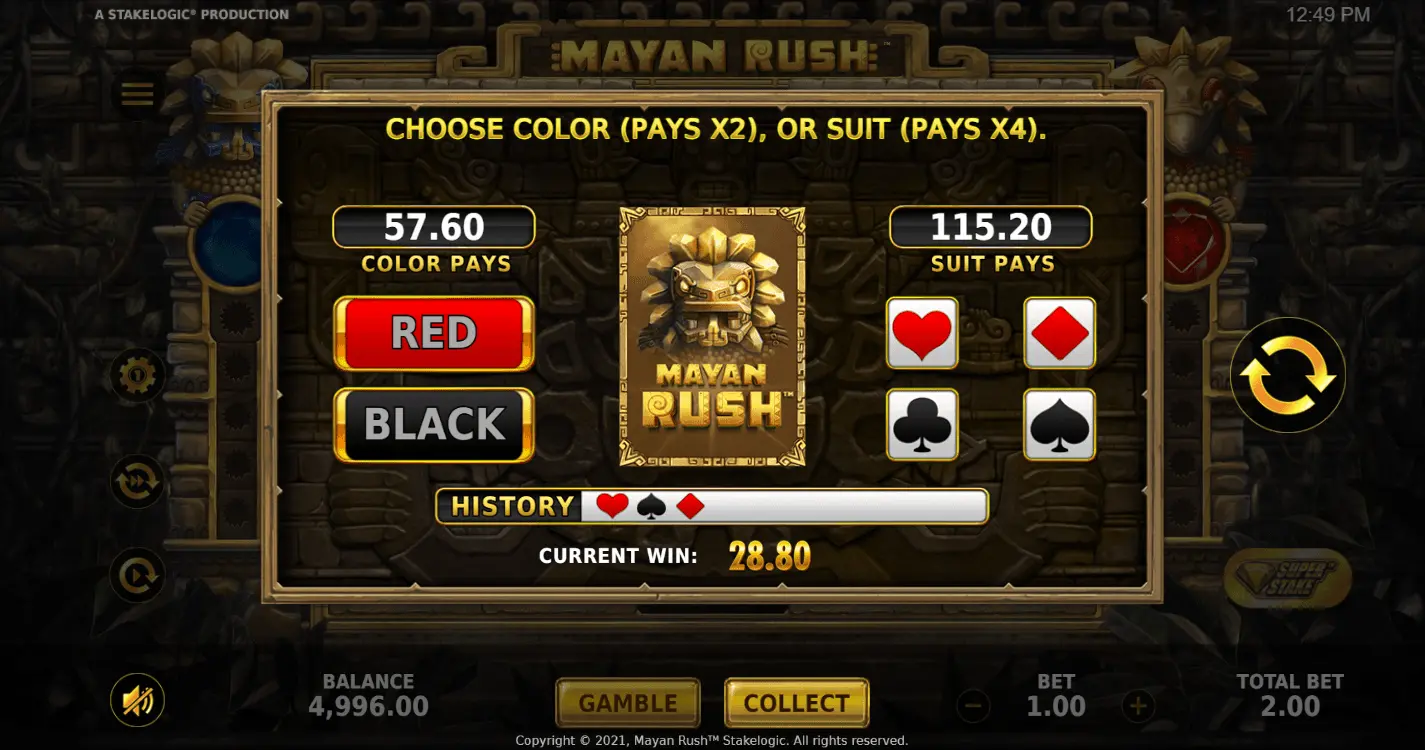Image resolution: width=1425 pixels, height=750 pixels.
Task: Gamble on the clubs suit
Action: pyautogui.click(x=921, y=424)
